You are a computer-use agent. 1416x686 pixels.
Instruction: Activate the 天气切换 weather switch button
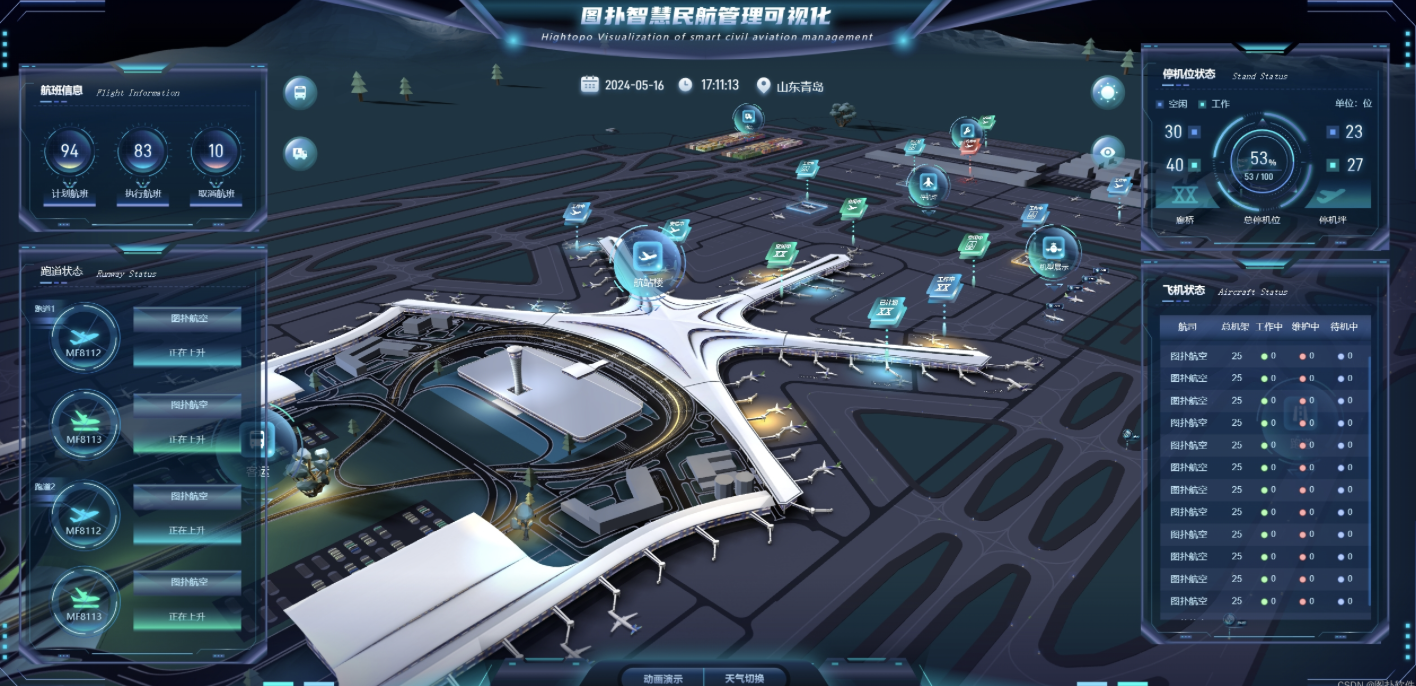tap(744, 678)
